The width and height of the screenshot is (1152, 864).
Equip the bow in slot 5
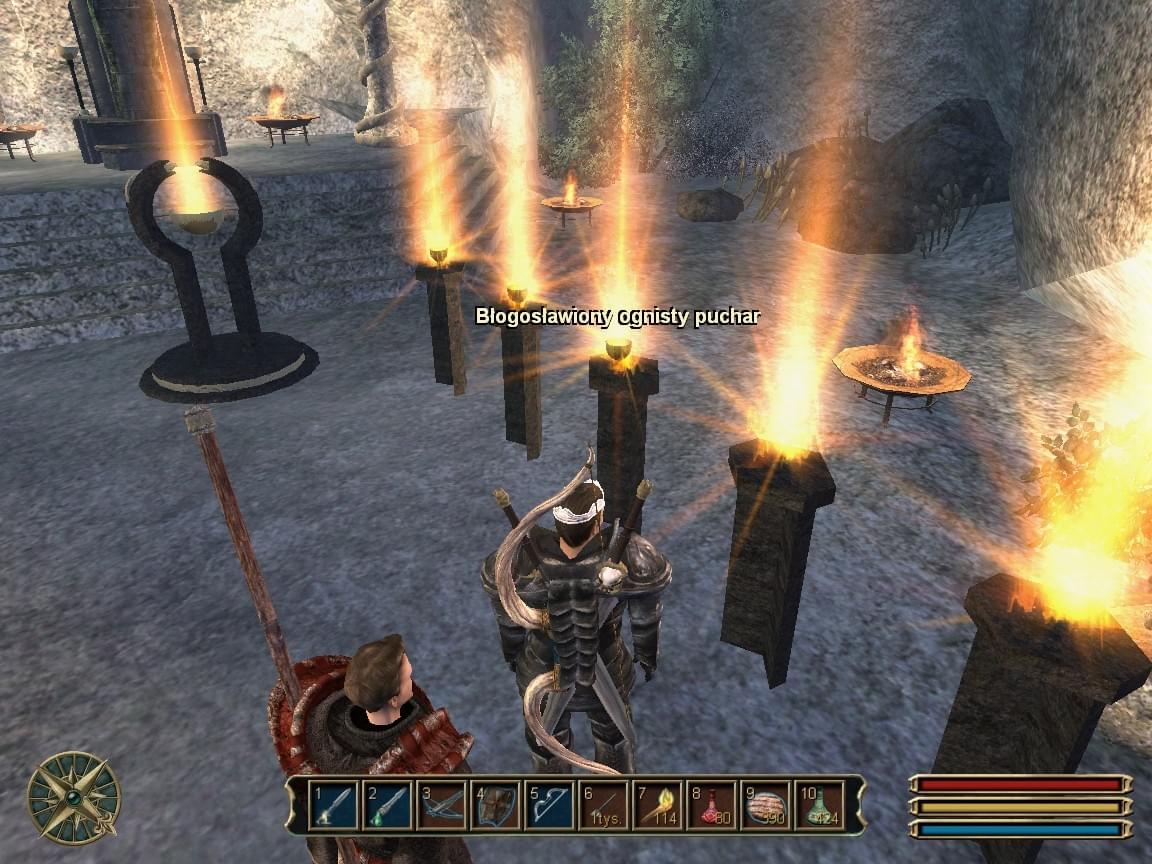550,805
